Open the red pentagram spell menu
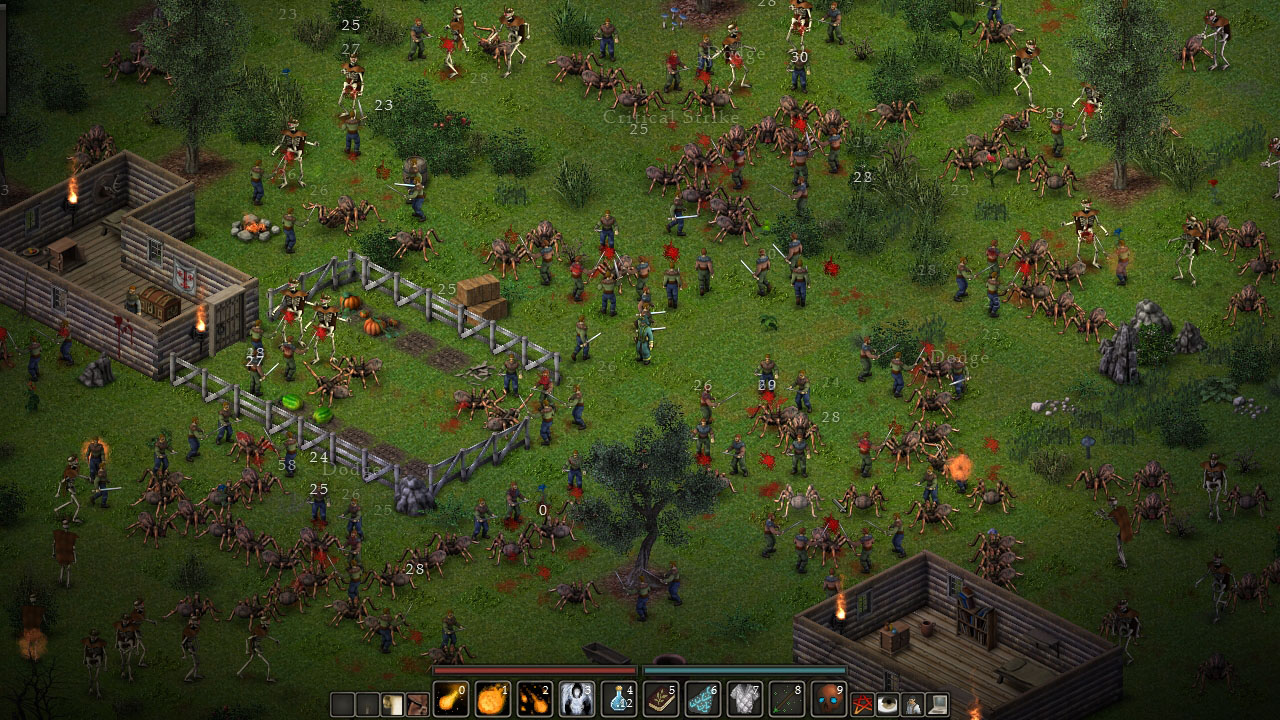The height and width of the screenshot is (720, 1280). 863,704
